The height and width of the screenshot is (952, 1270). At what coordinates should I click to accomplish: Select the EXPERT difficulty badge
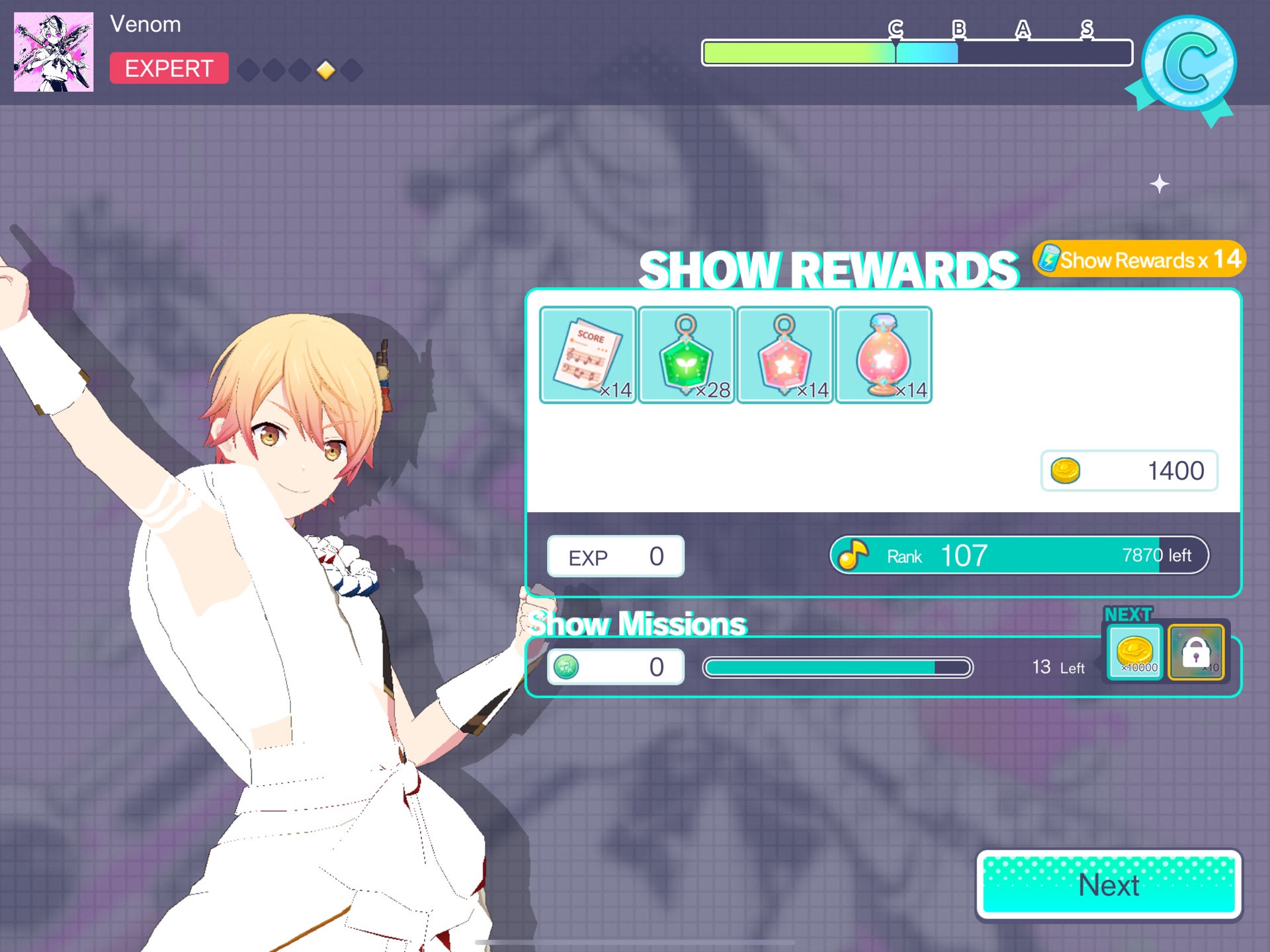click(169, 68)
